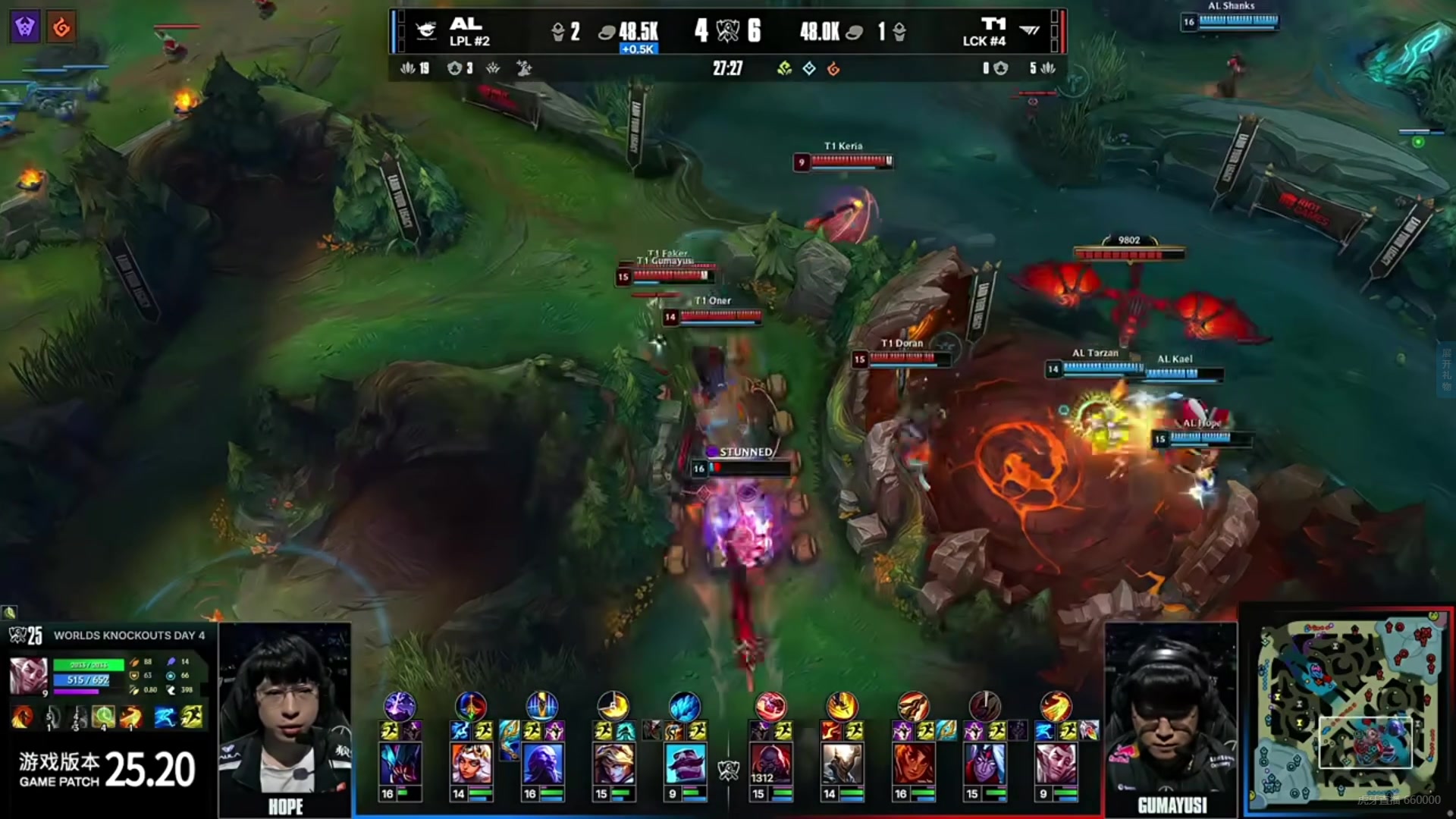Screen dimensions: 1456x819
Task: Expand the gift panel on right edge
Action: pos(1446,369)
